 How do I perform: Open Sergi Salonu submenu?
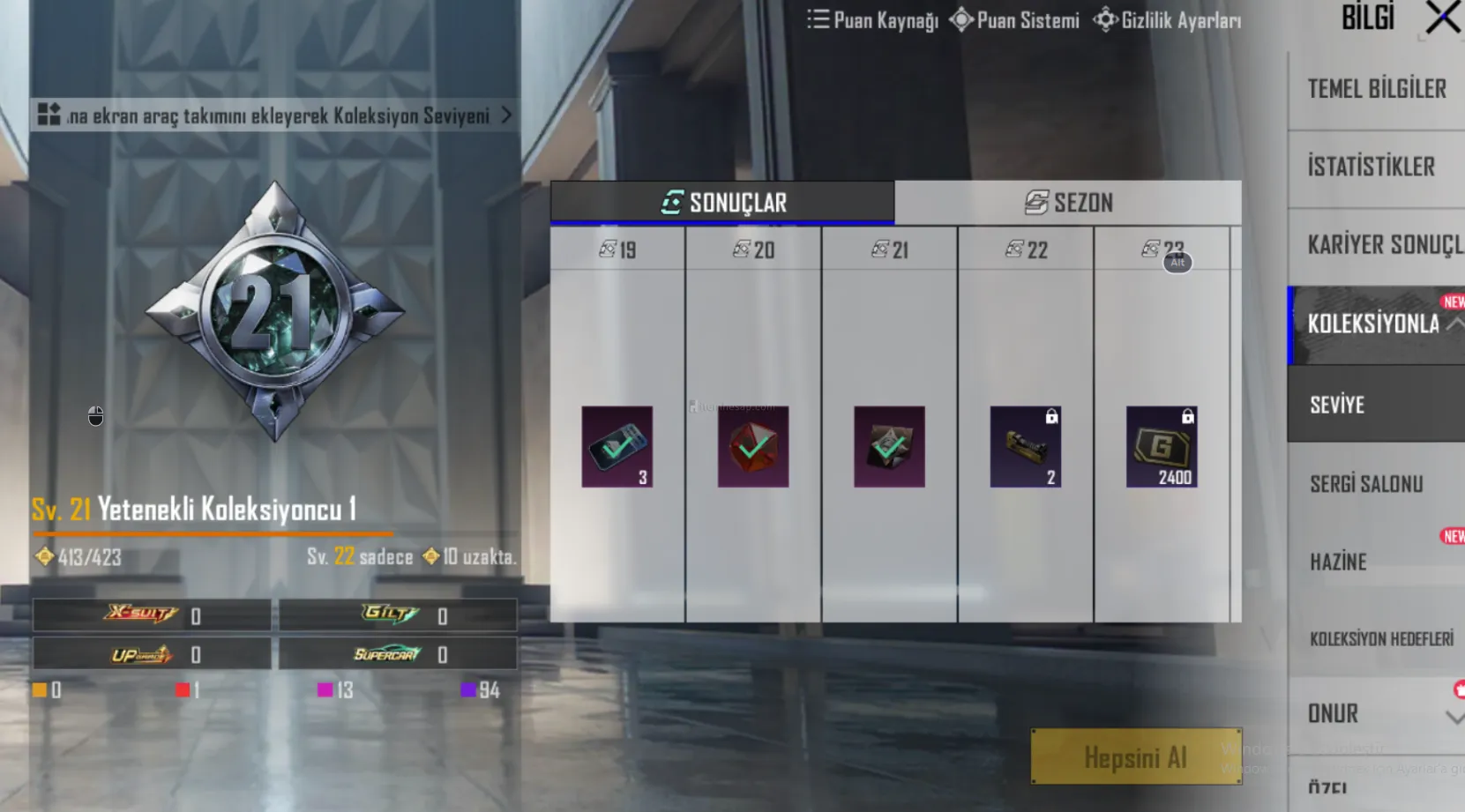coord(1366,483)
